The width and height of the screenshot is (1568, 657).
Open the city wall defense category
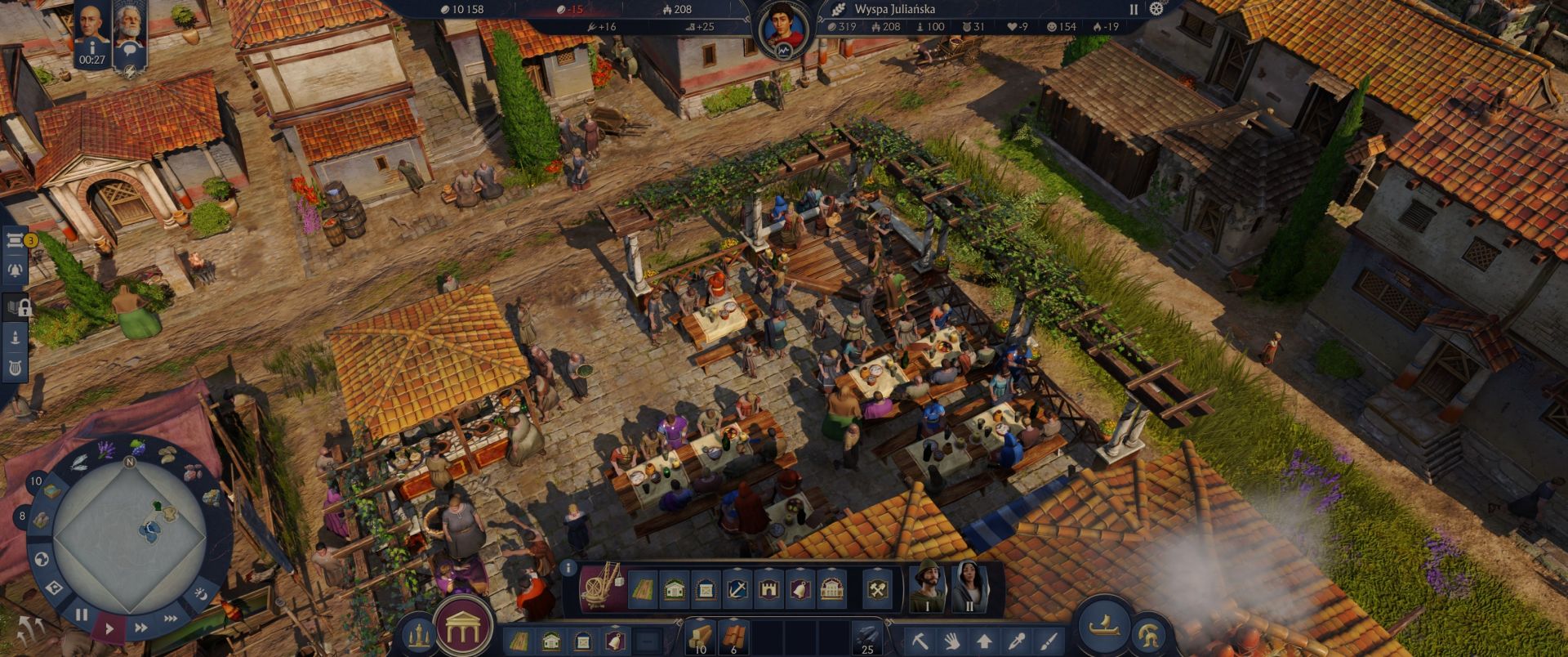[x=768, y=588]
